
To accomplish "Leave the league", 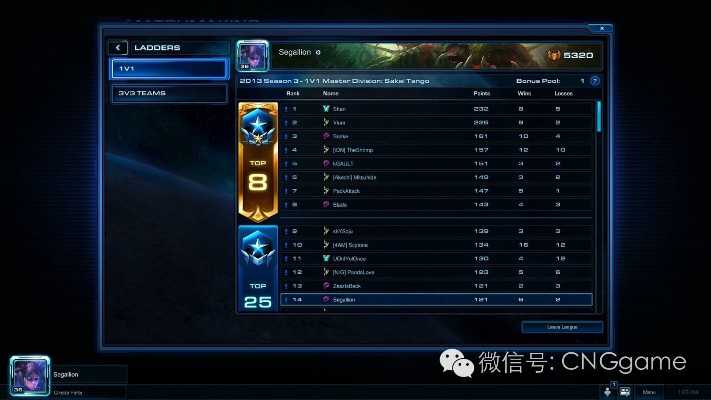I will click(562, 327).
